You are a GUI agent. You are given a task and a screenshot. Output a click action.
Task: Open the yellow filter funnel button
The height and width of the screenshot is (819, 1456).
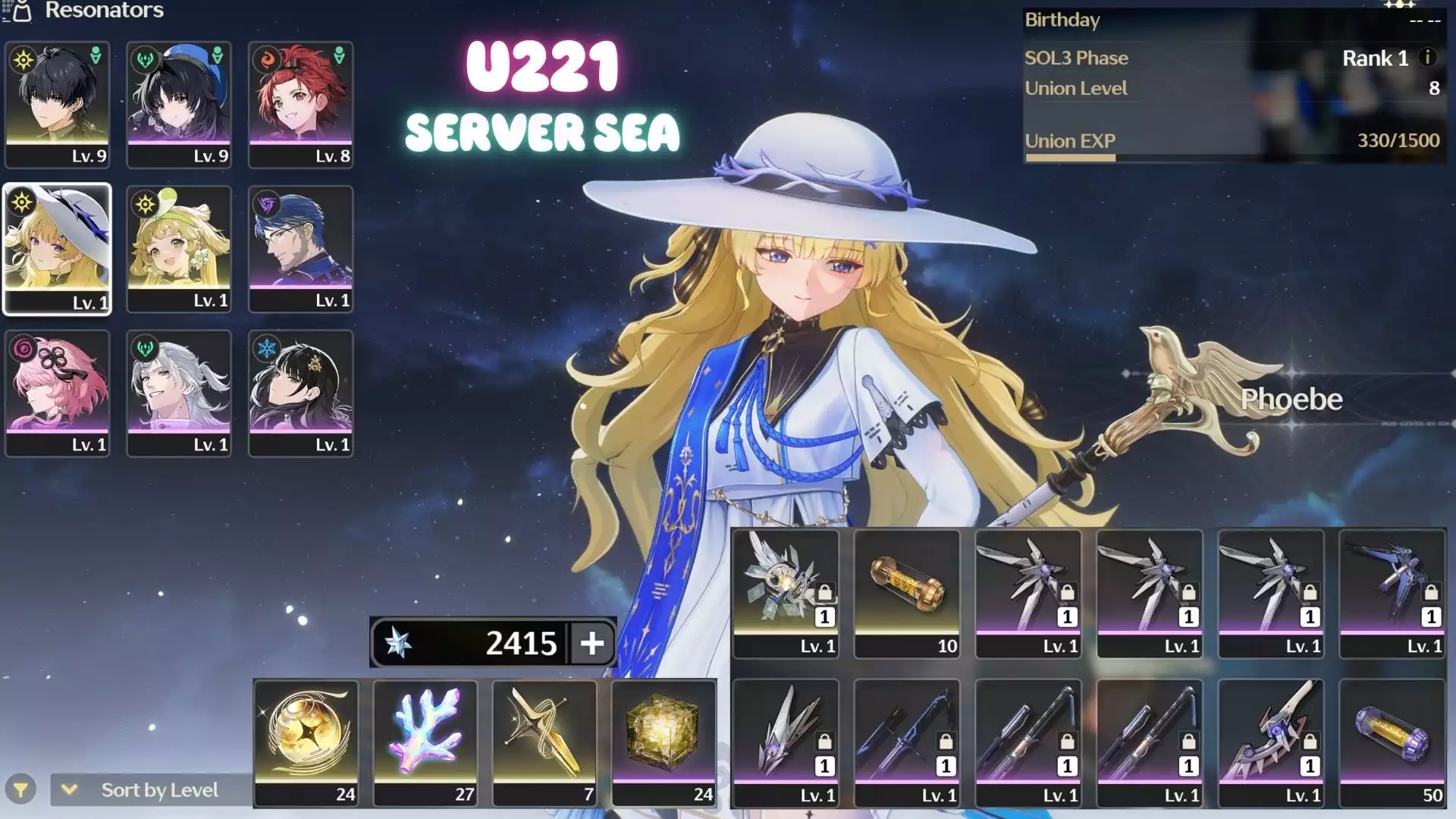[x=21, y=790]
